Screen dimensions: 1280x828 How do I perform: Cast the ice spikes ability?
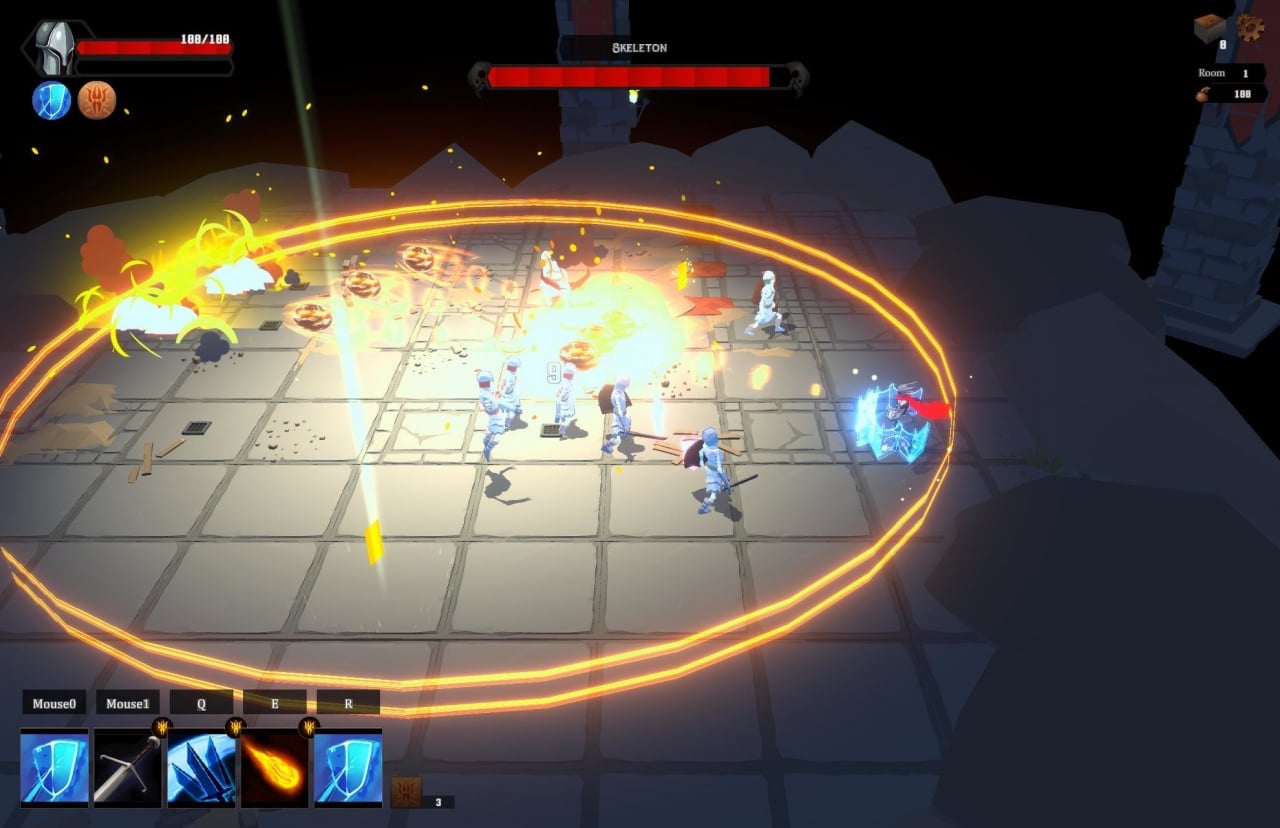coord(201,767)
